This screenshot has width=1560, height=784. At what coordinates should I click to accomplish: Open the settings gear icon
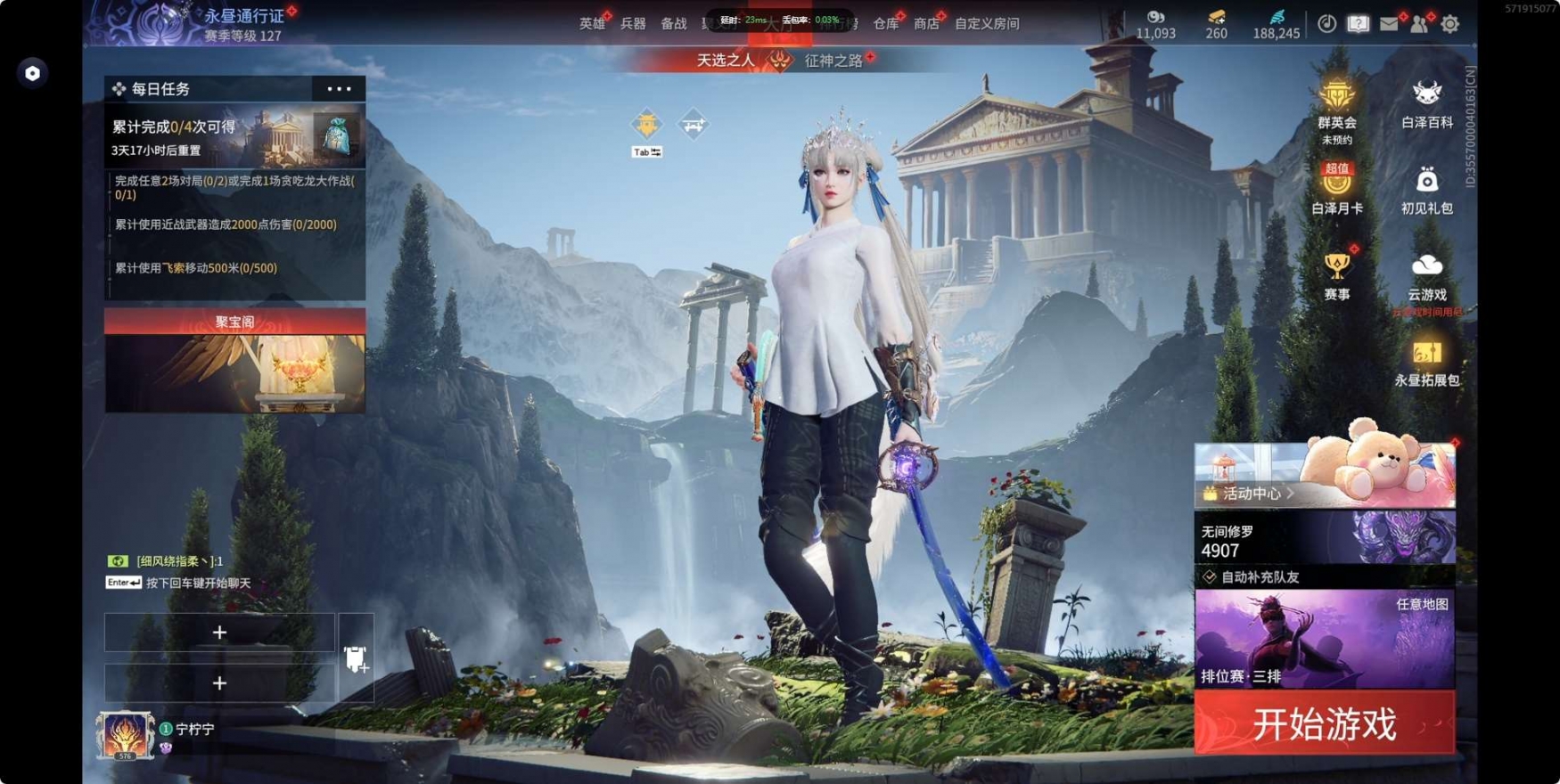pos(1450,24)
